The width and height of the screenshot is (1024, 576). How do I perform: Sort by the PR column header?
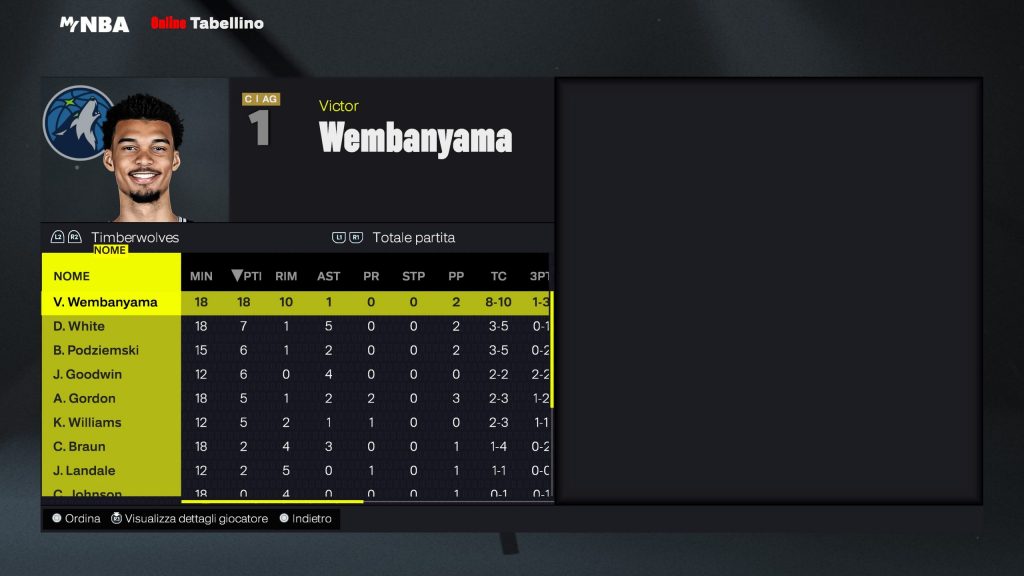click(371, 276)
